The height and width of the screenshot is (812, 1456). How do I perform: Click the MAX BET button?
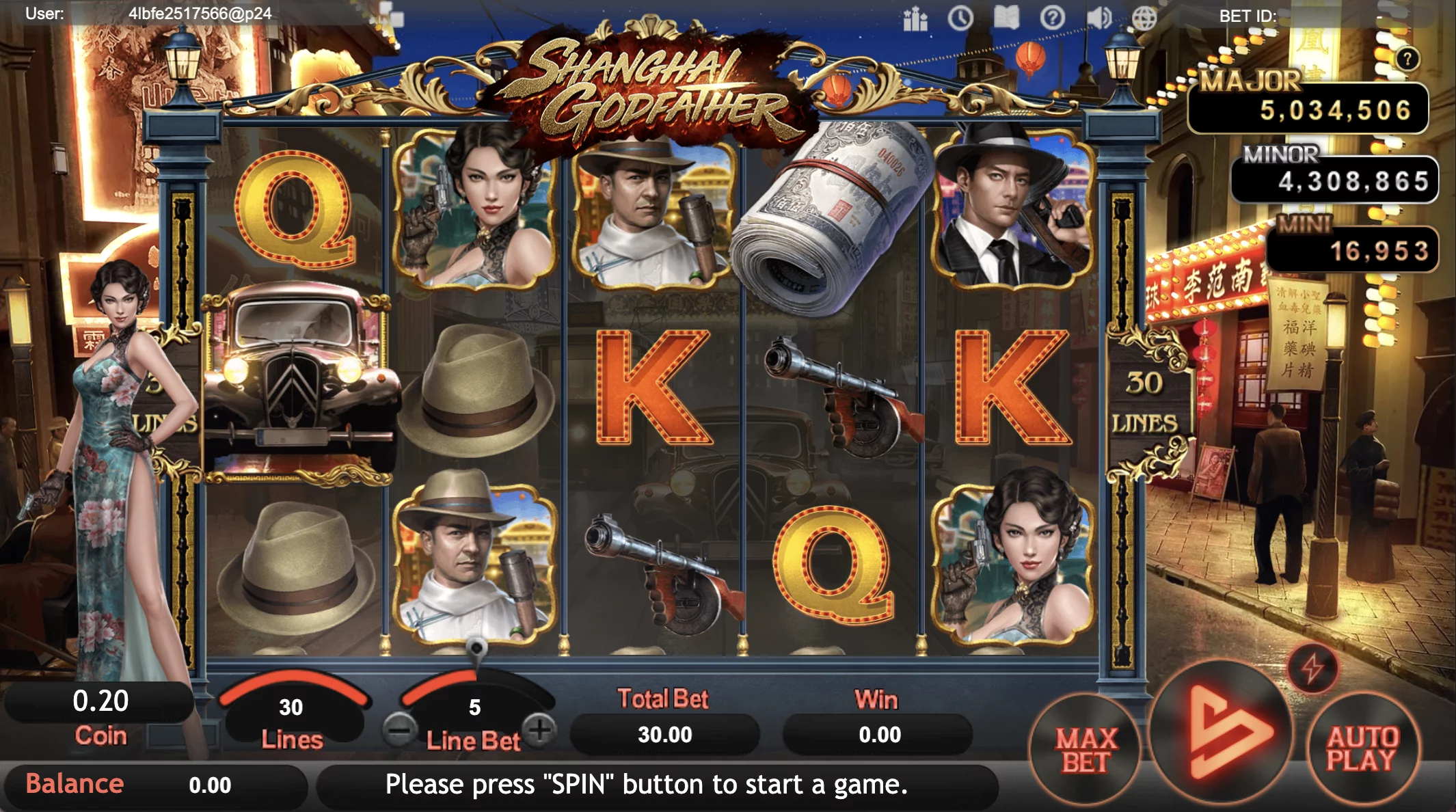point(1086,750)
